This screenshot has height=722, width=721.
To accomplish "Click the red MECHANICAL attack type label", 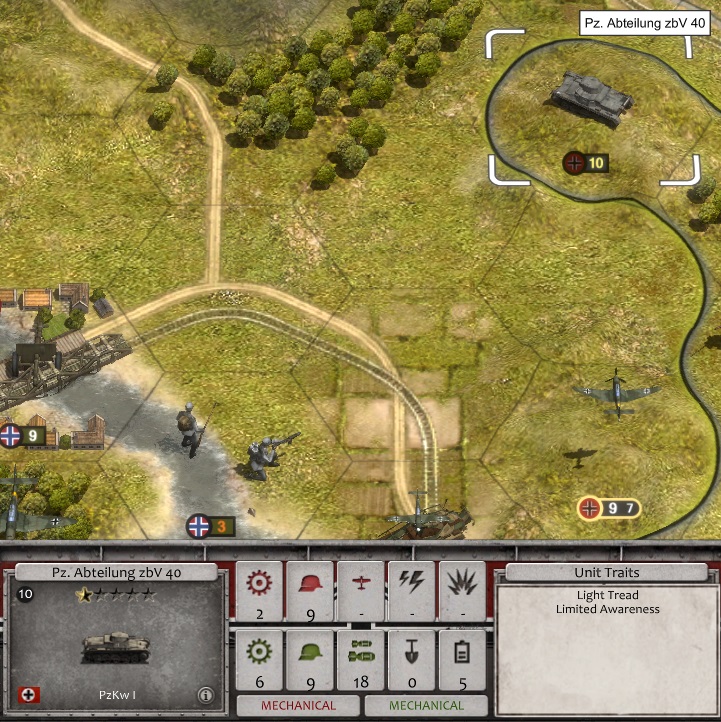I will click(x=298, y=705).
